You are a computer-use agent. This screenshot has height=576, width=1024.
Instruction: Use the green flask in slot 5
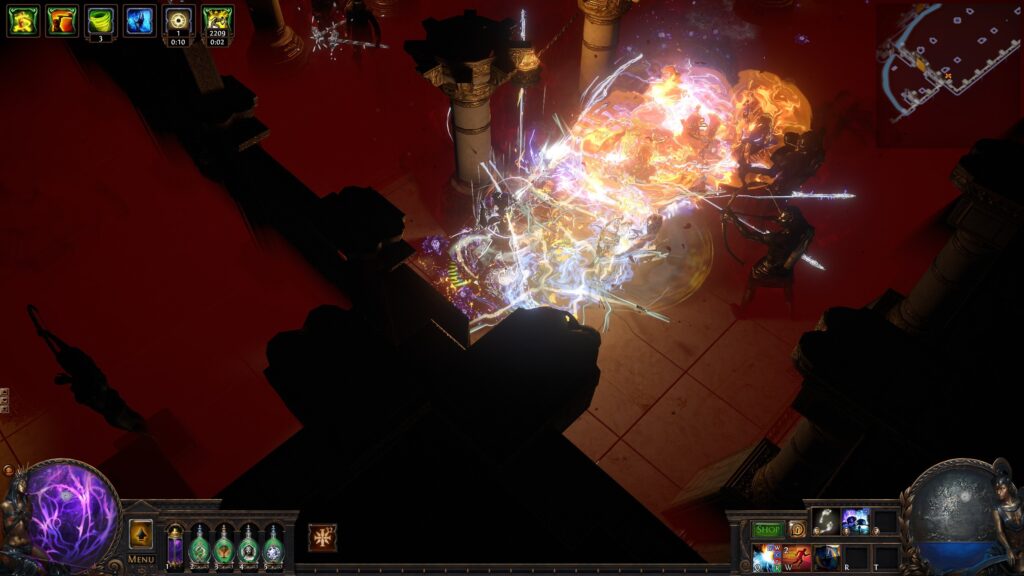coord(272,547)
